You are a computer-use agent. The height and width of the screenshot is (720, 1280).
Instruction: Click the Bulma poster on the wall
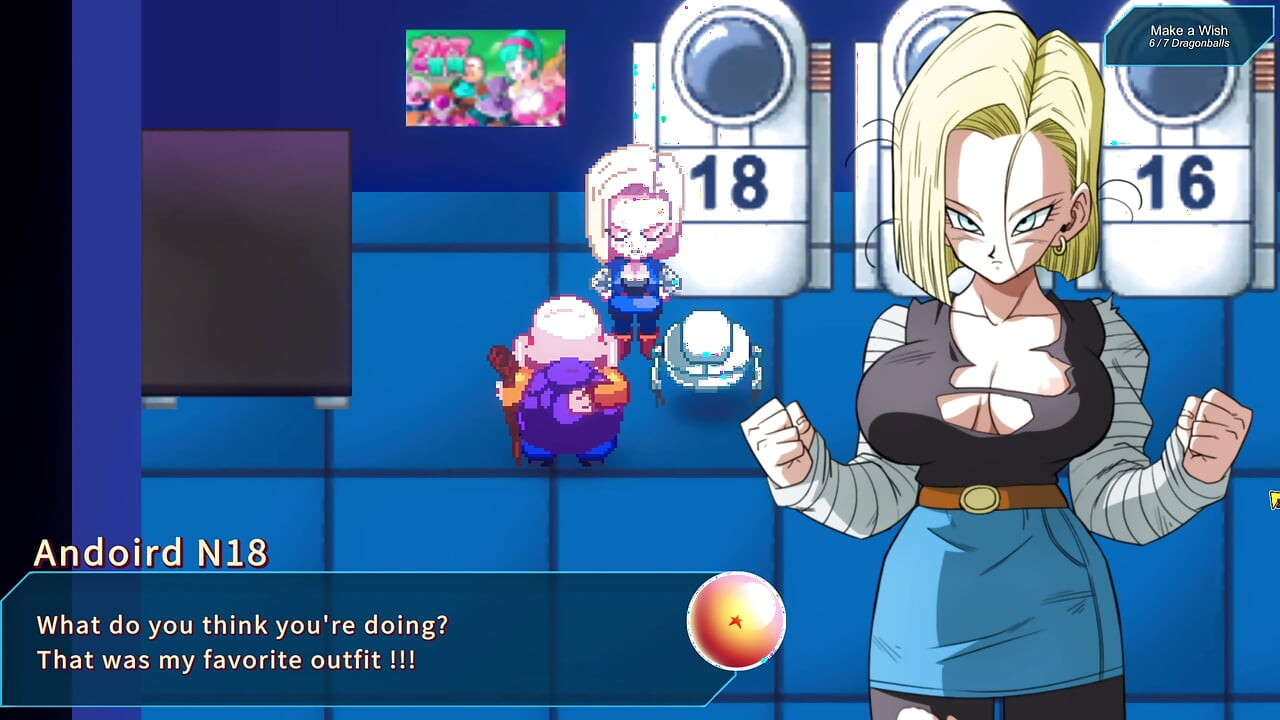coord(484,78)
